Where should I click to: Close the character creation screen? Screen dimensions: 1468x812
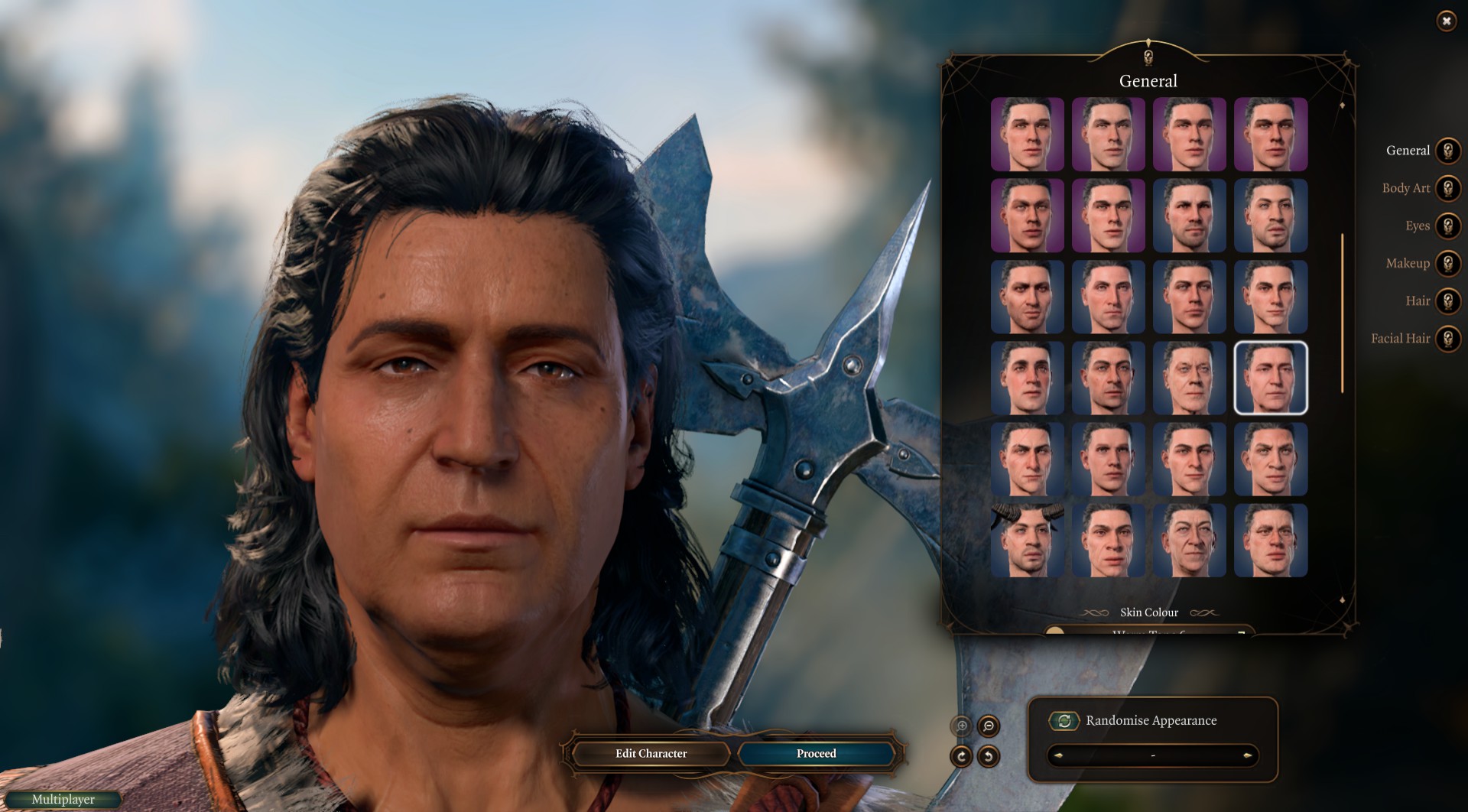pyautogui.click(x=1446, y=21)
